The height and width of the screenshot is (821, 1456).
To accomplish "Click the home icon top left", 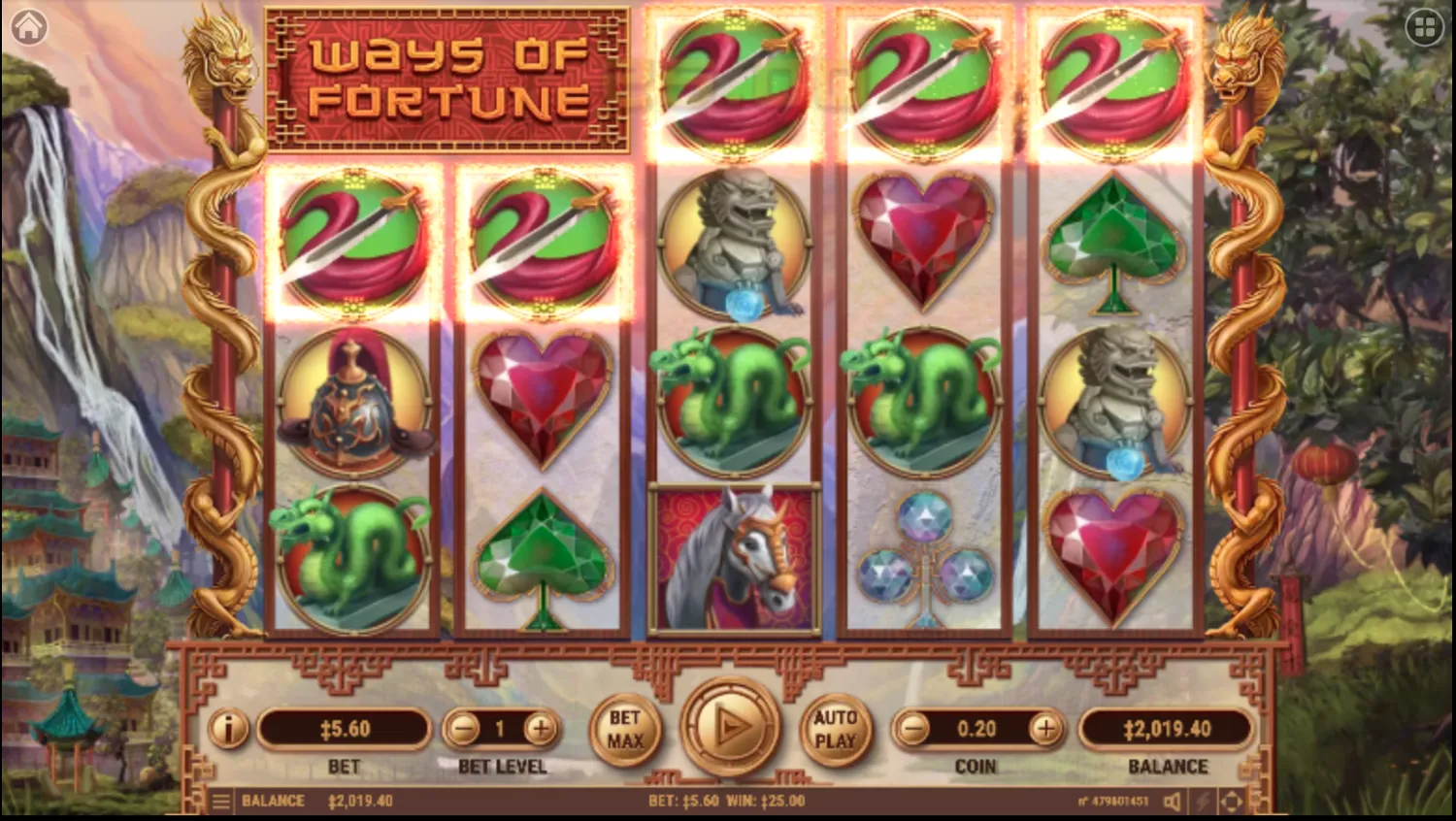I will click(29, 24).
